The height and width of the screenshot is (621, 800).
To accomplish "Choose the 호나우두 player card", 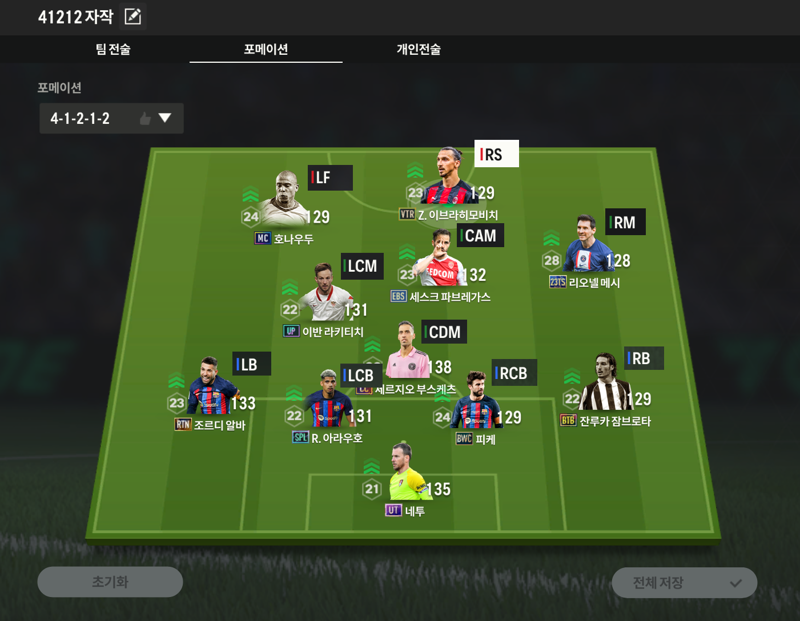I will [x=287, y=200].
